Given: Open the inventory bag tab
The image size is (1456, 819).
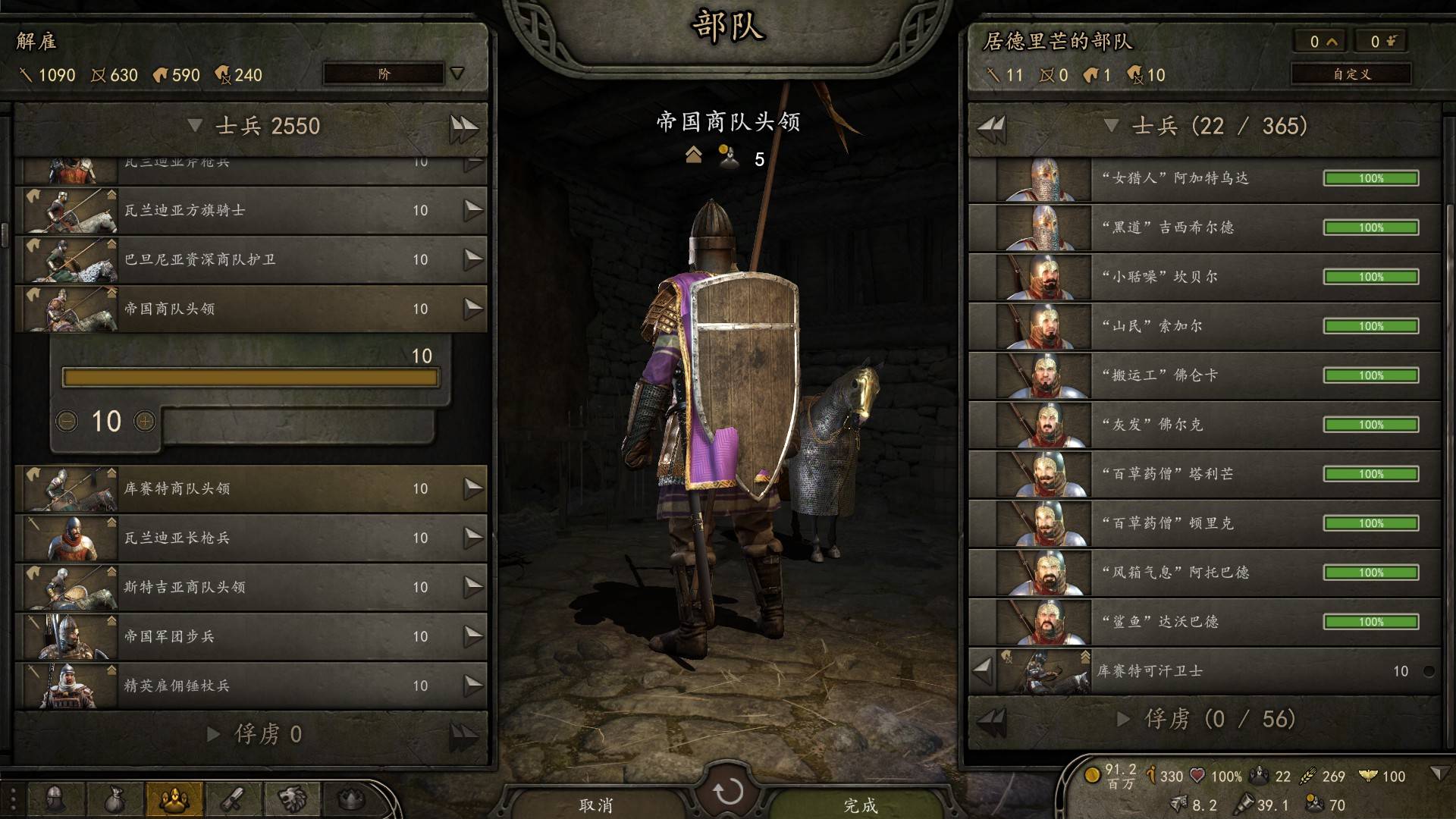Looking at the screenshot, I should click(x=114, y=799).
